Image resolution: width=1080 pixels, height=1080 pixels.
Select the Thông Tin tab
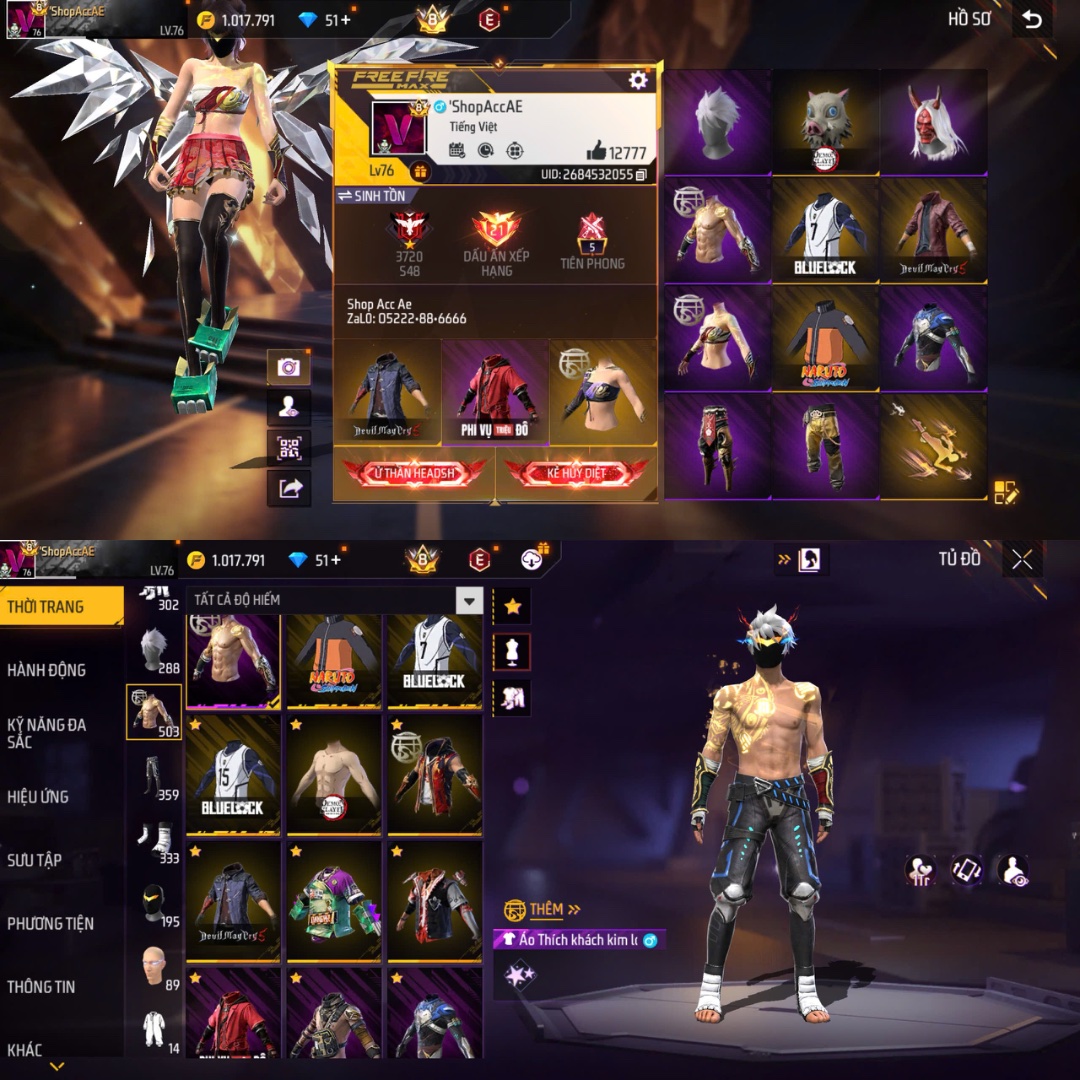(x=41, y=987)
